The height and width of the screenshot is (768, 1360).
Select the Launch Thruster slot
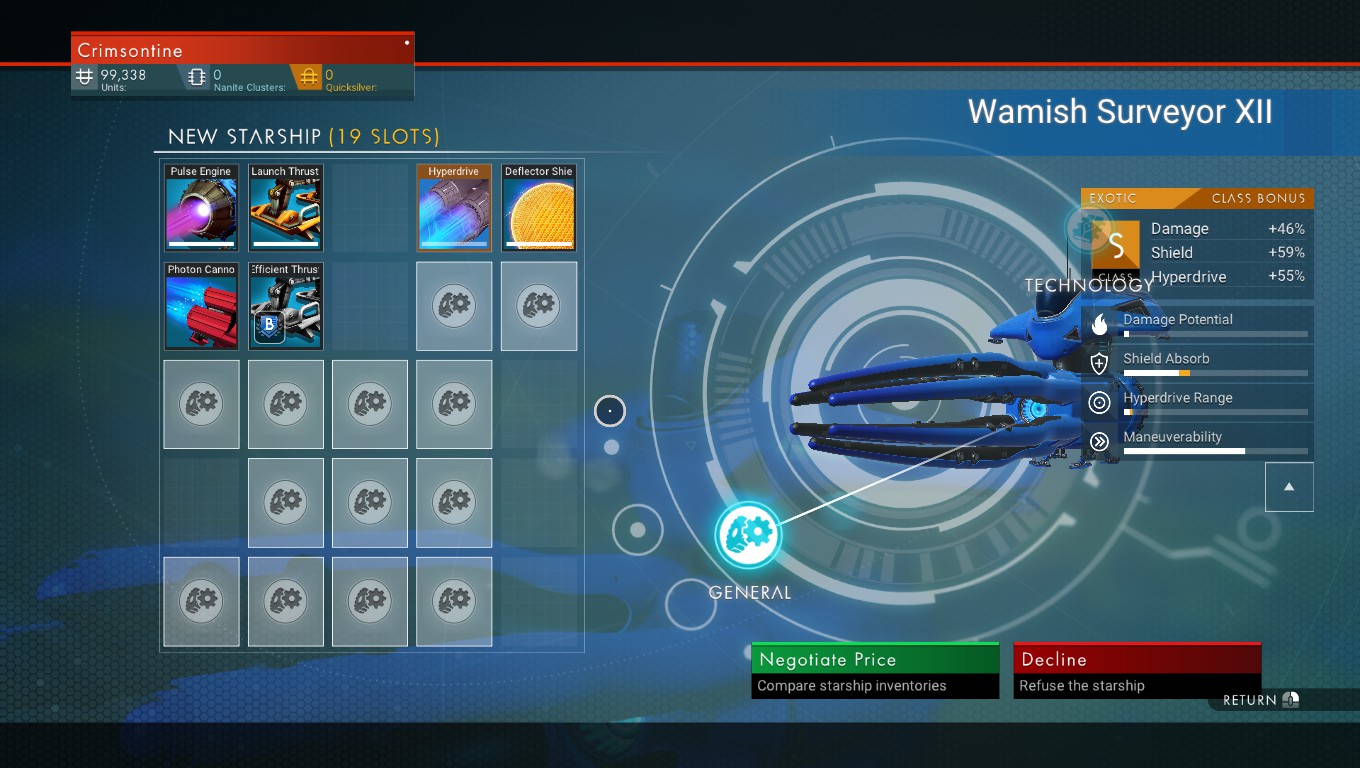pyautogui.click(x=285, y=208)
